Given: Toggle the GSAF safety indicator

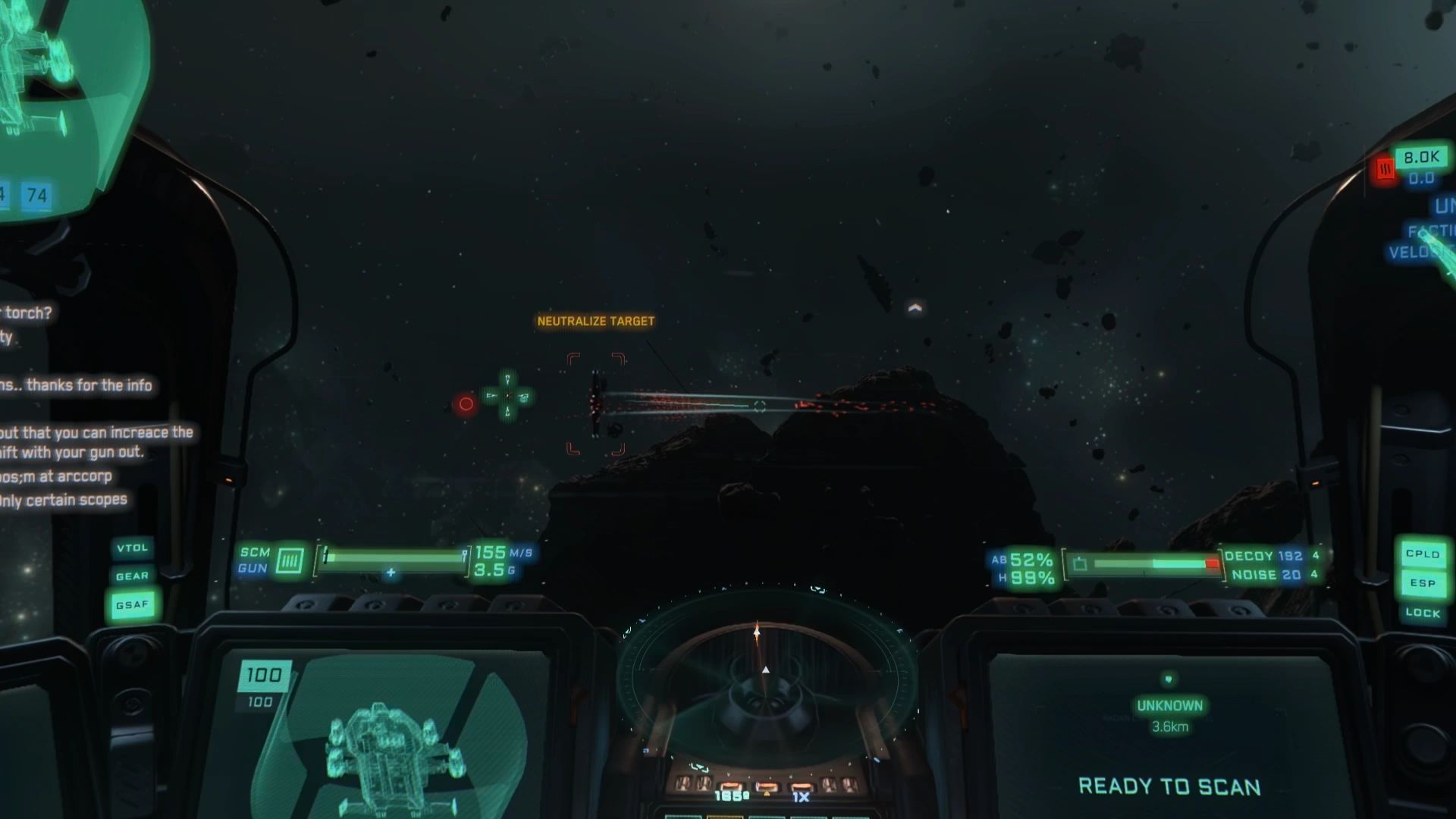Looking at the screenshot, I should coord(133,605).
